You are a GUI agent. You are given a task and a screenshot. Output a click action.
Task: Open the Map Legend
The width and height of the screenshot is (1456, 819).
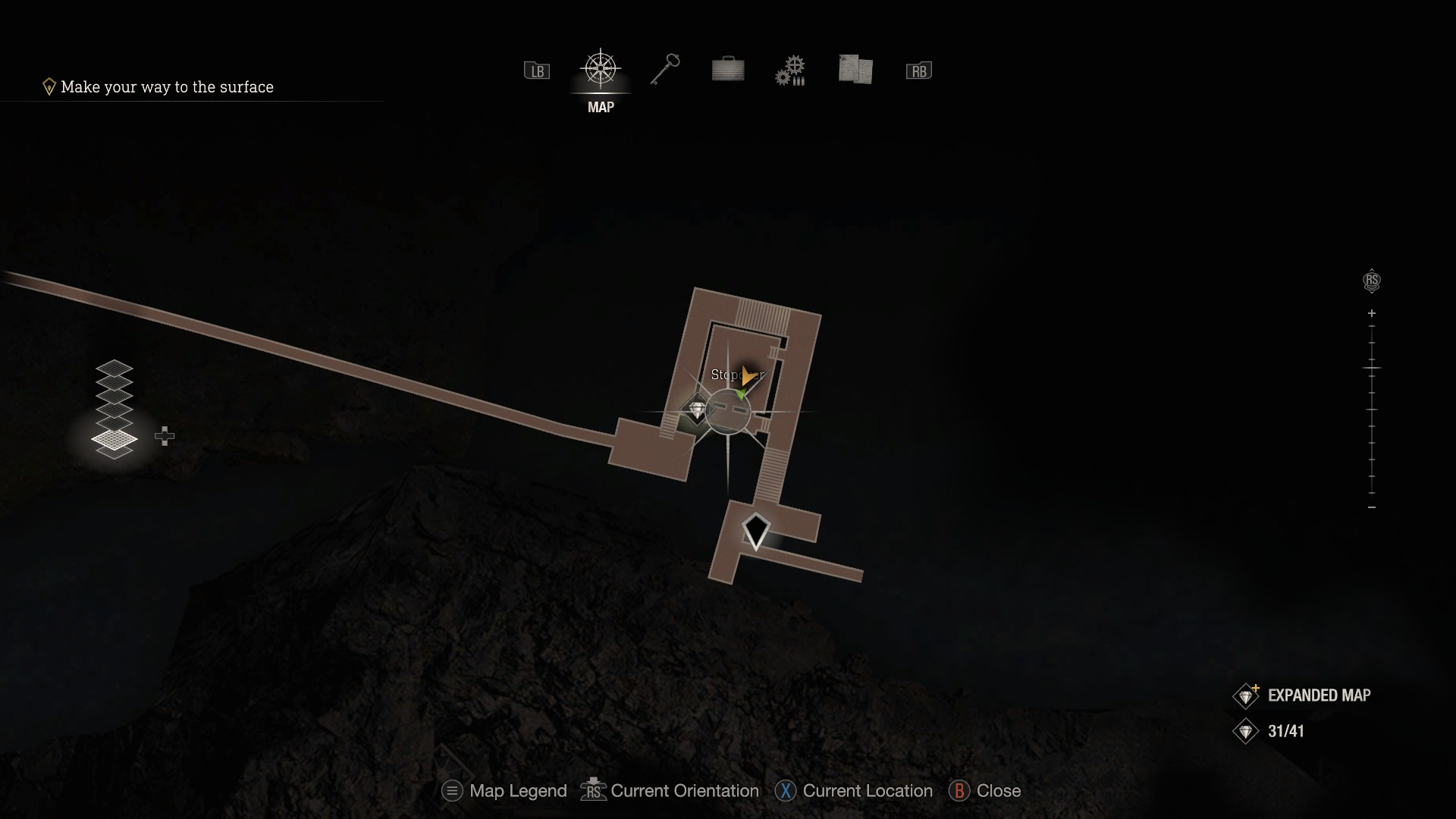pyautogui.click(x=504, y=791)
